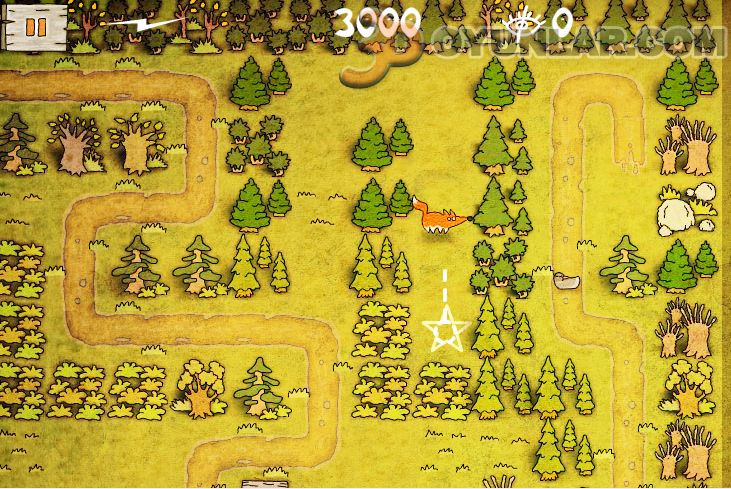Pause the game with the wooden pause button
The width and height of the screenshot is (731, 489).
pos(33,25)
